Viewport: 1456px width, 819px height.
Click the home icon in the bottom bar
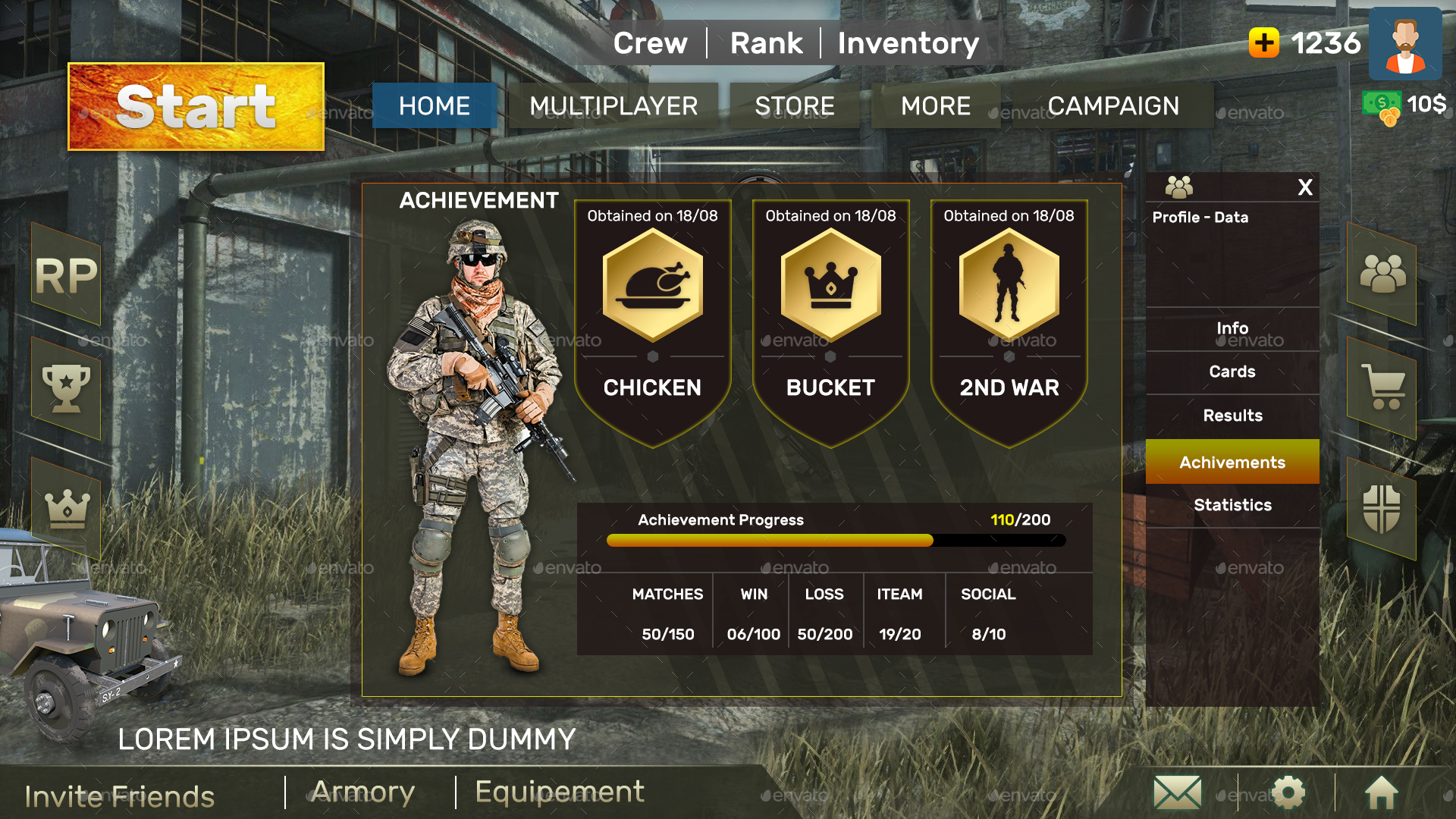[1382, 792]
